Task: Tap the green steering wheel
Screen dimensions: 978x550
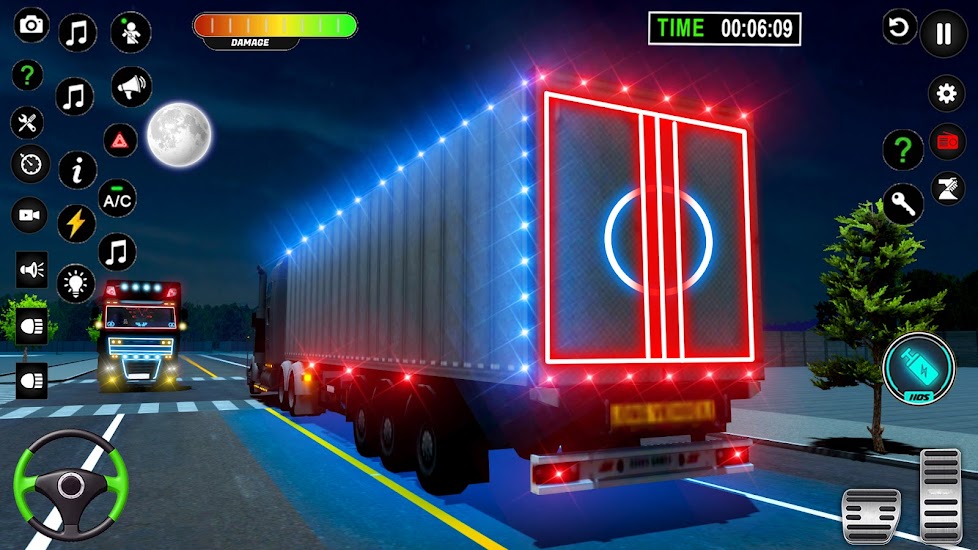Action: 69,485
